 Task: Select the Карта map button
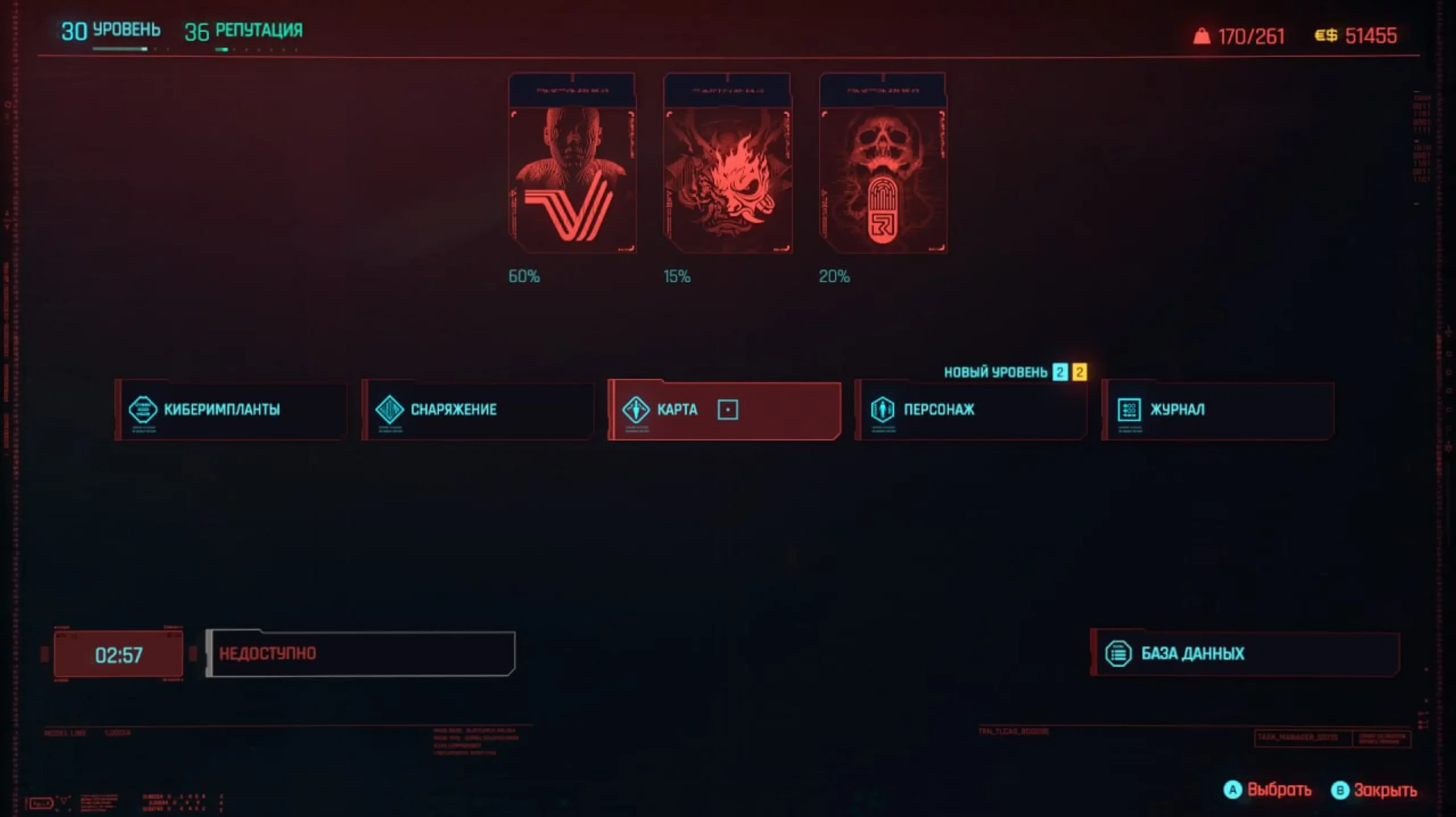(x=724, y=409)
